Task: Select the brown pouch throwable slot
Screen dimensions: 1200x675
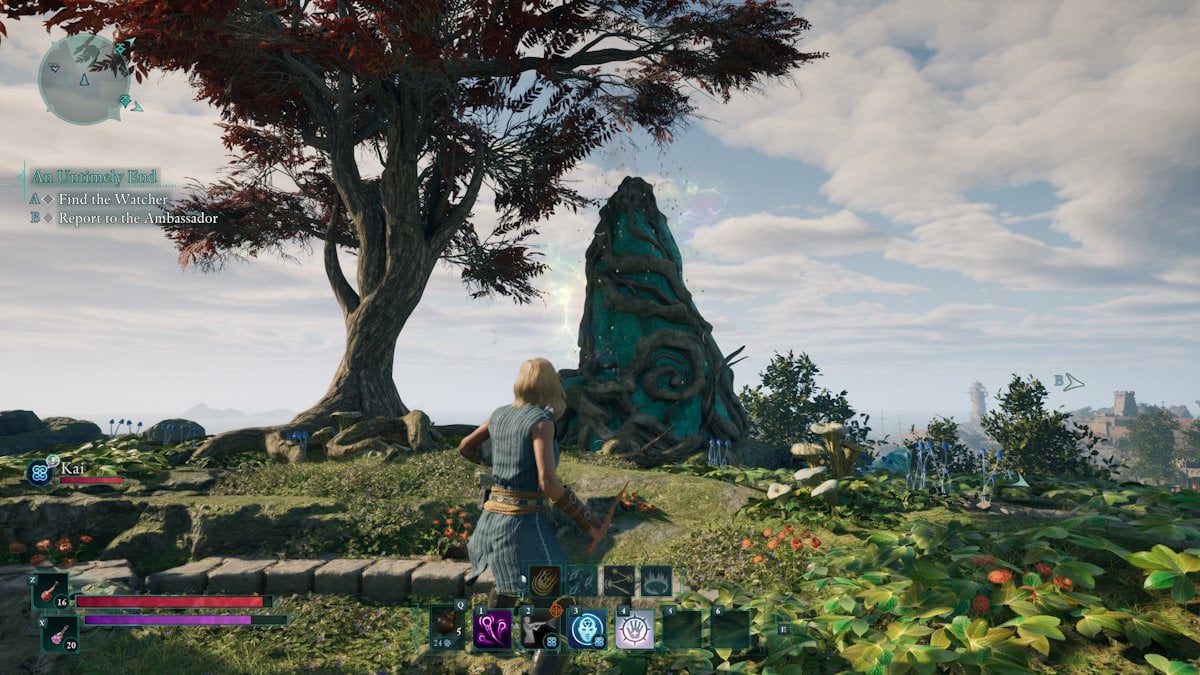Action: coord(447,628)
